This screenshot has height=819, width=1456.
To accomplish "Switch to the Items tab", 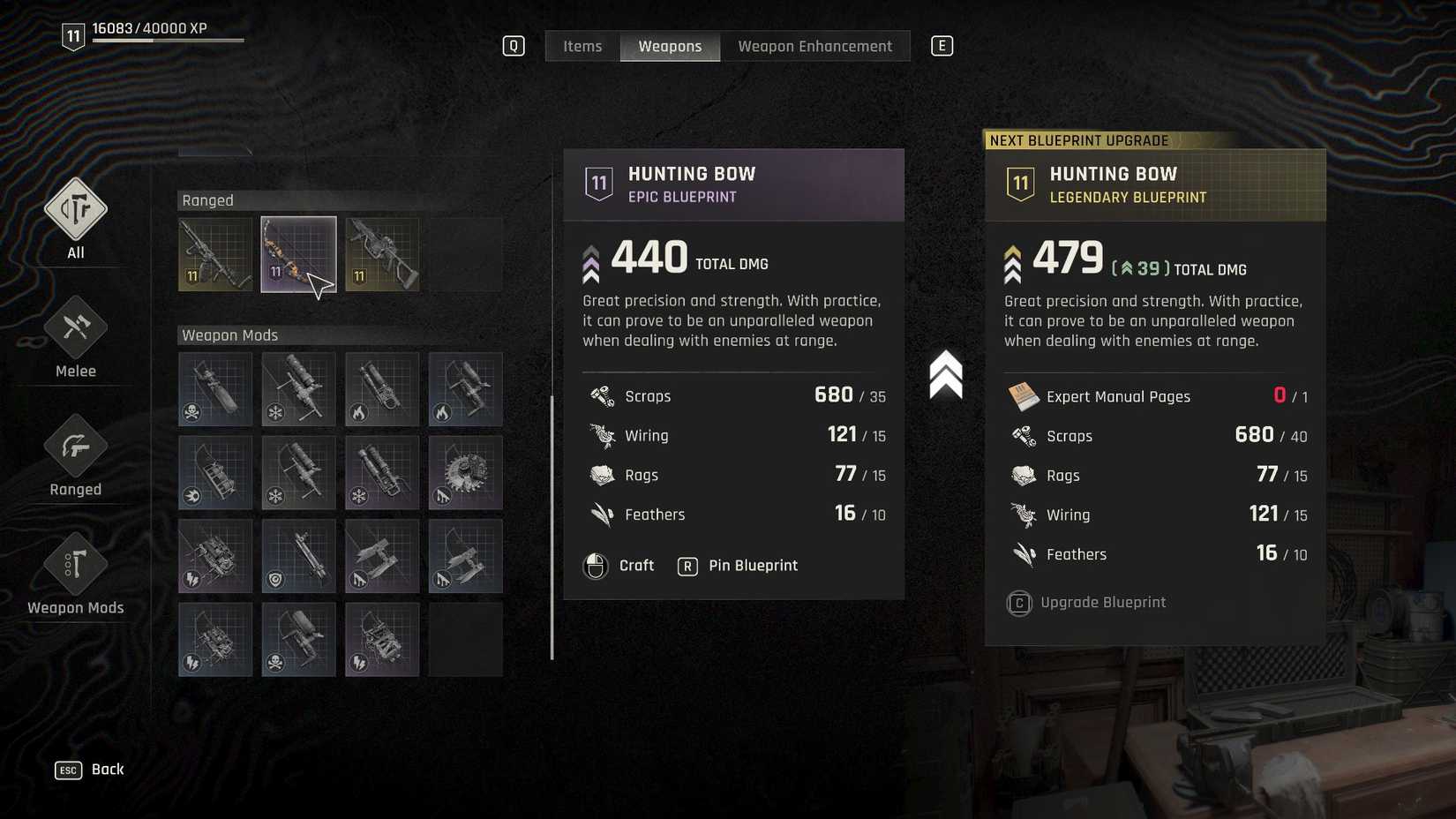I will 582,46.
